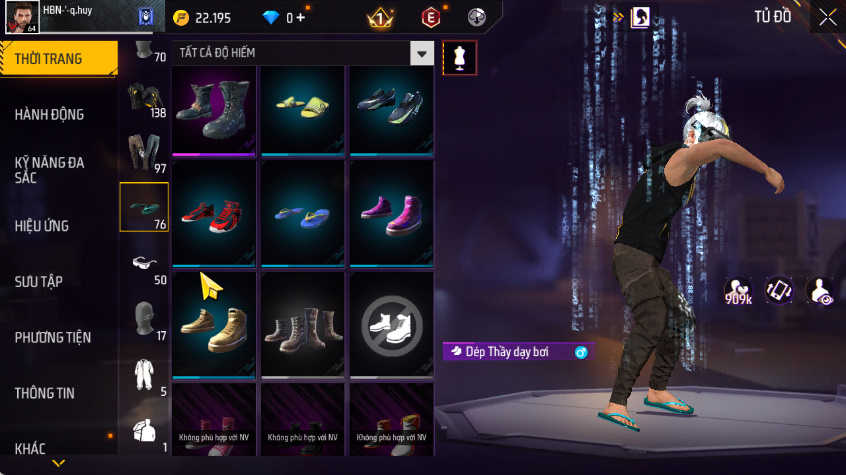Show the Thông Tin tab
Viewport: 846px width, 475px height.
pyautogui.click(x=44, y=393)
